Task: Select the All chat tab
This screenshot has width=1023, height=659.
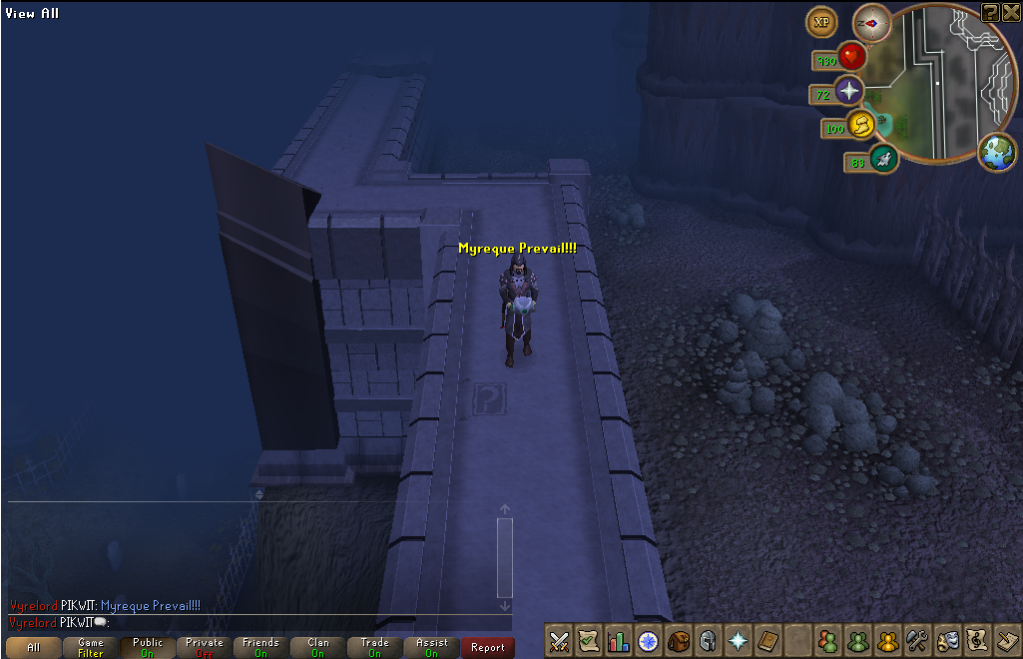Action: pos(33,647)
